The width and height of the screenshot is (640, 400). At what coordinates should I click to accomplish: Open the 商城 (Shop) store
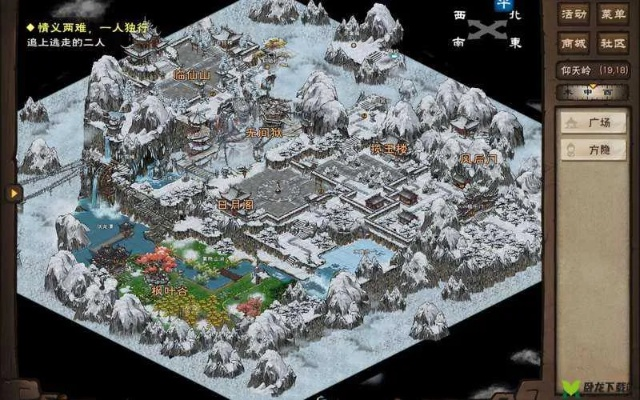(x=573, y=43)
